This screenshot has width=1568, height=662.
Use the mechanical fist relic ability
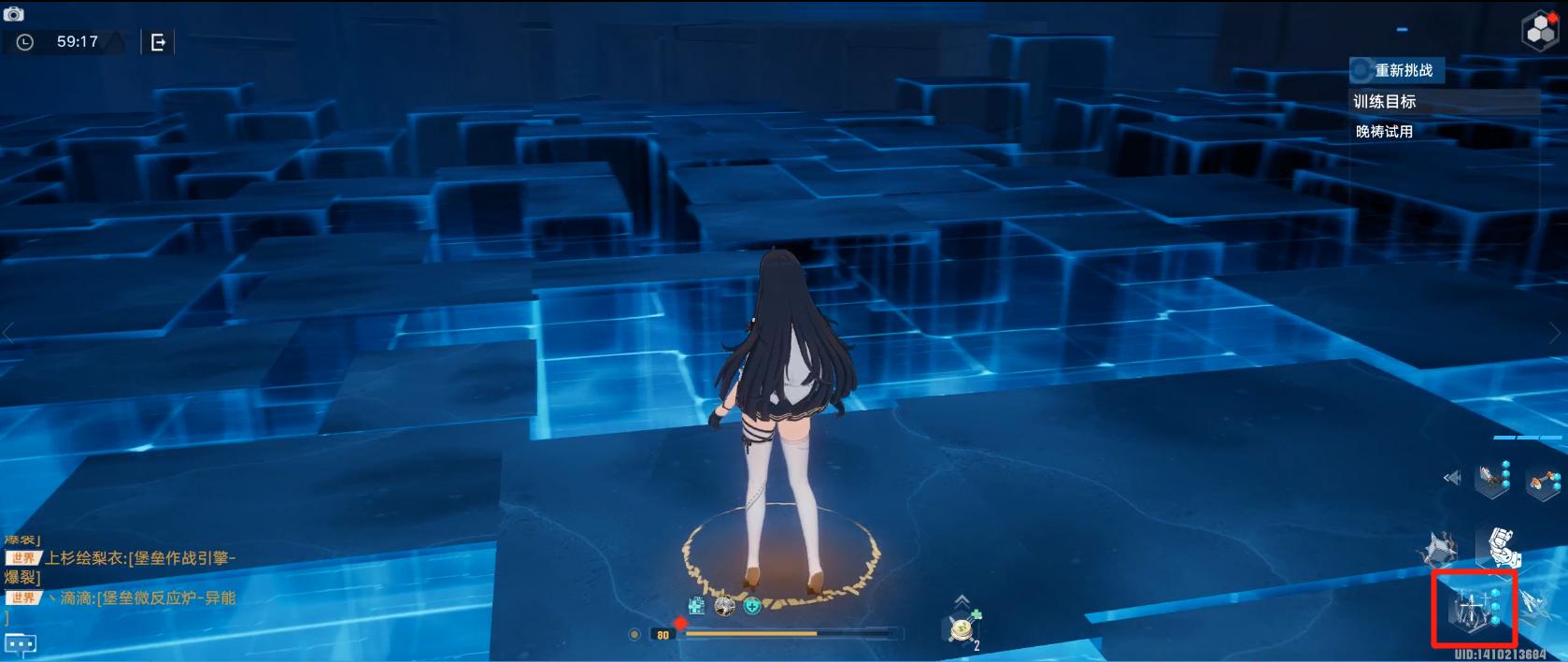click(x=1501, y=547)
